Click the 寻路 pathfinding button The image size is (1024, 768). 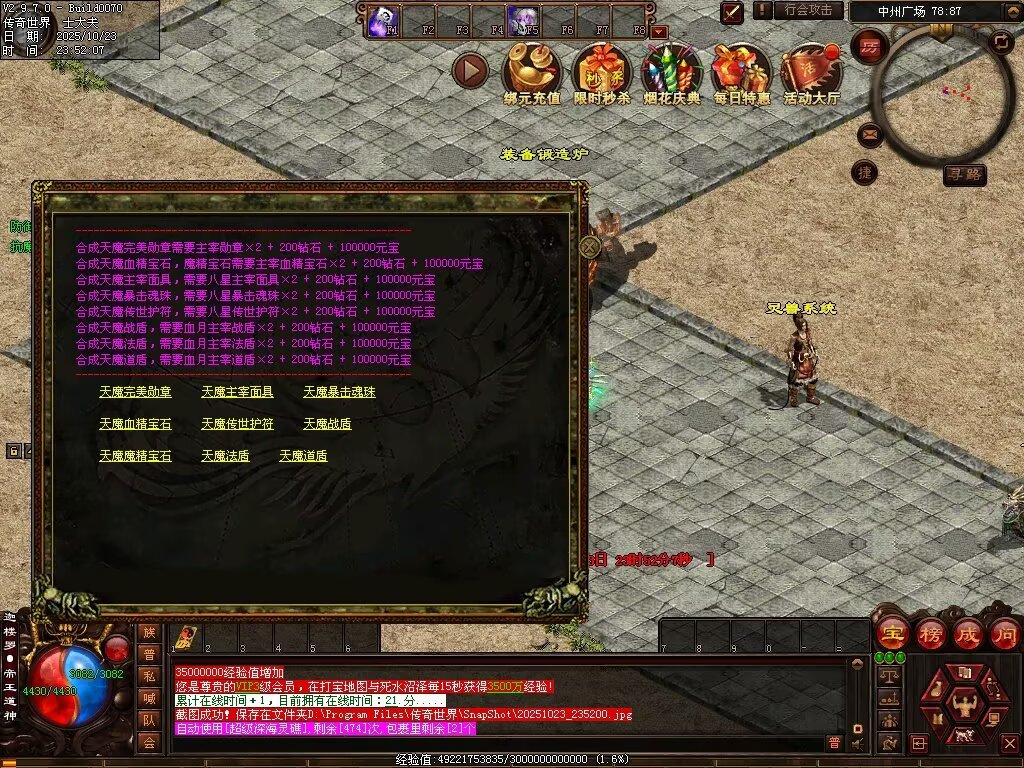pyautogui.click(x=965, y=175)
